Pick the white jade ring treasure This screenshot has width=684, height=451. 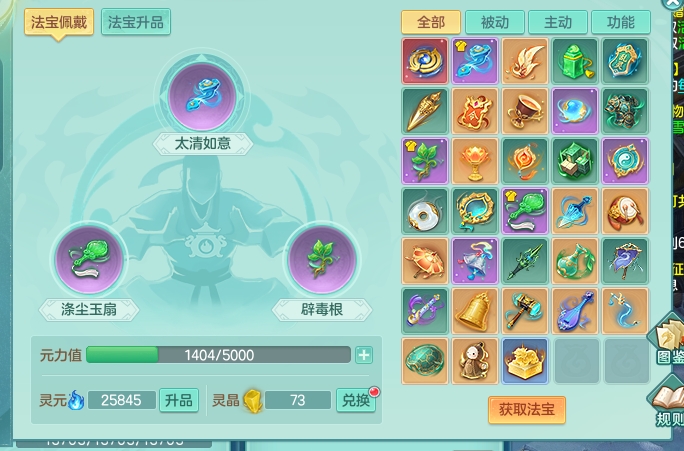pos(425,211)
